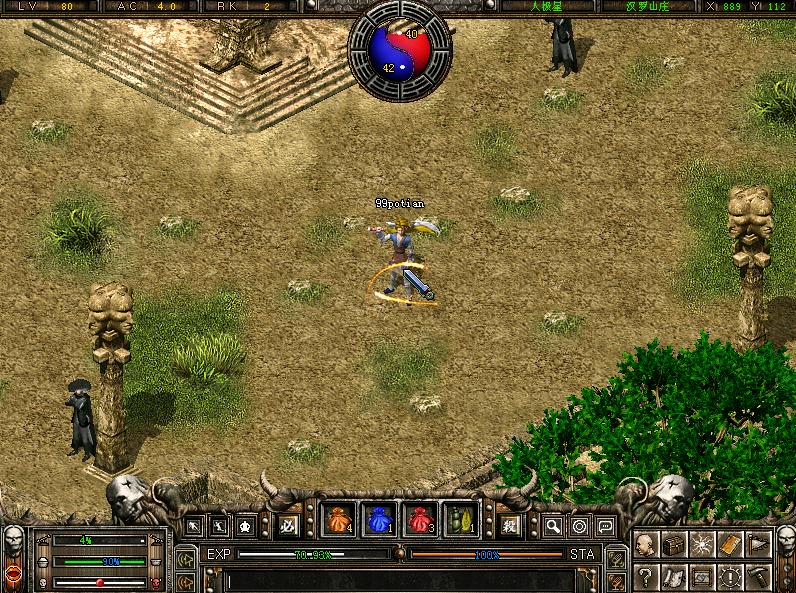The image size is (796, 593).
Task: Use the red pouch in the hotbar
Action: (x=419, y=521)
